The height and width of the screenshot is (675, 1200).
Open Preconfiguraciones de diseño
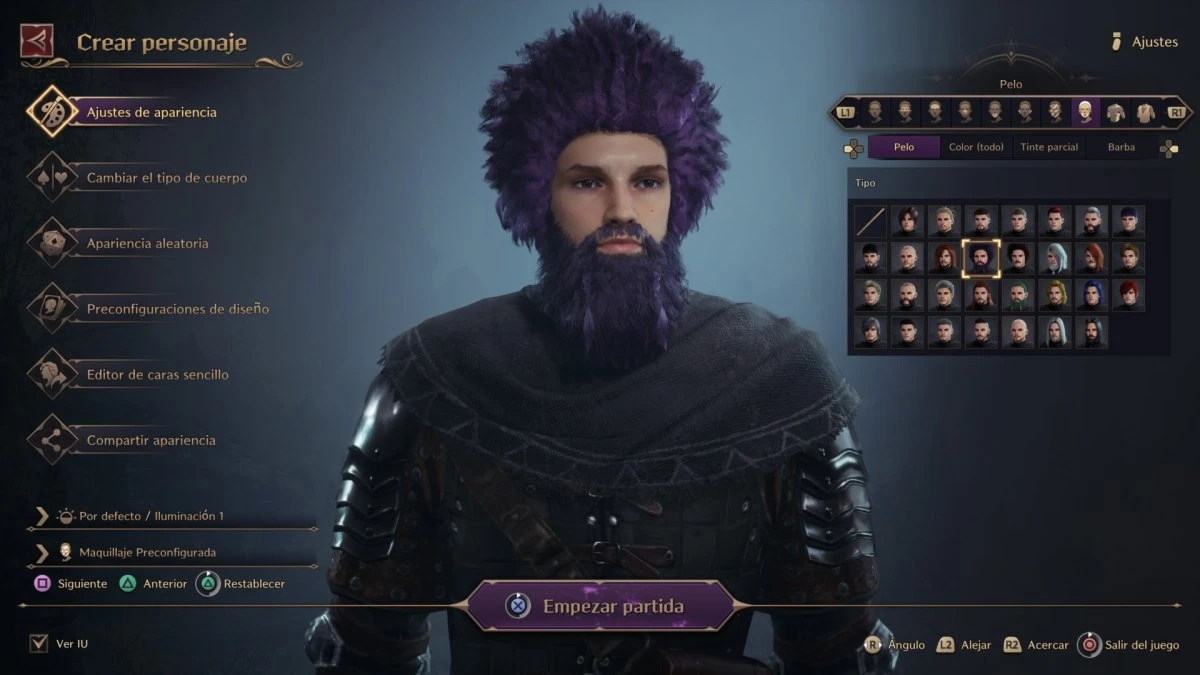click(x=177, y=309)
